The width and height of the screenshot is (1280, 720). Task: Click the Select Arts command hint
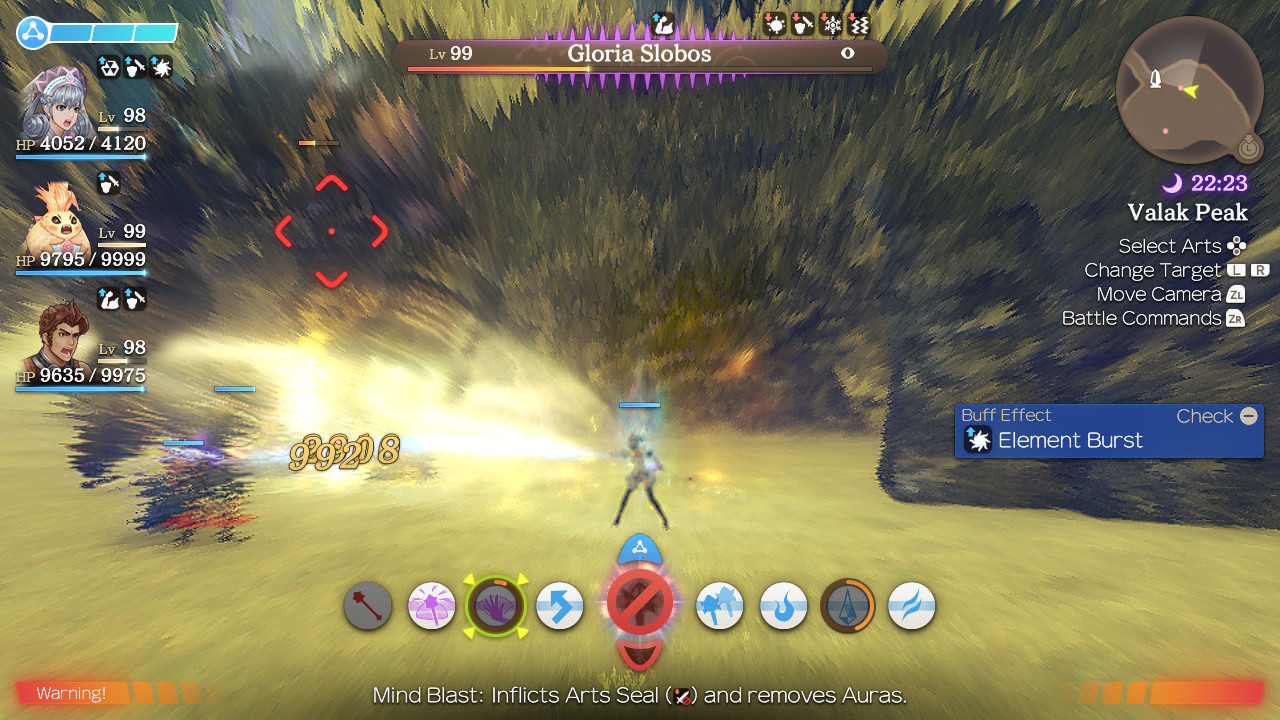(1171, 245)
